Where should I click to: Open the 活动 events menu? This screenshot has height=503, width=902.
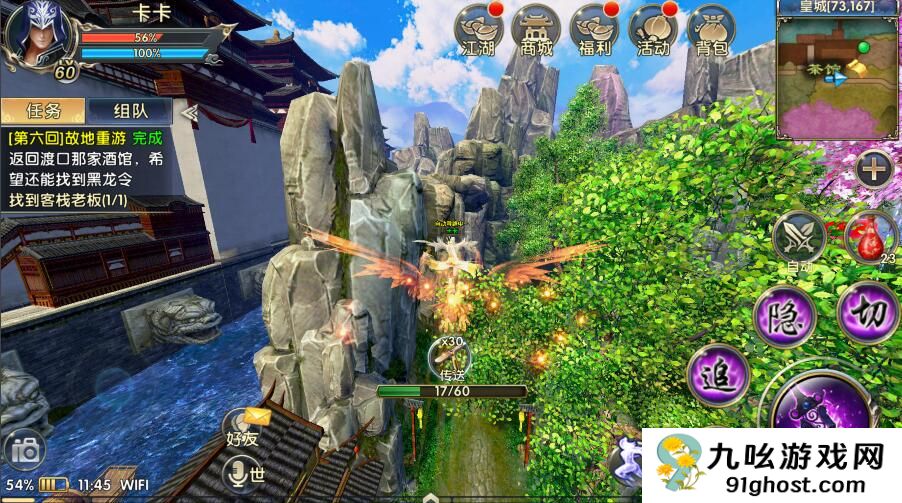[x=652, y=31]
